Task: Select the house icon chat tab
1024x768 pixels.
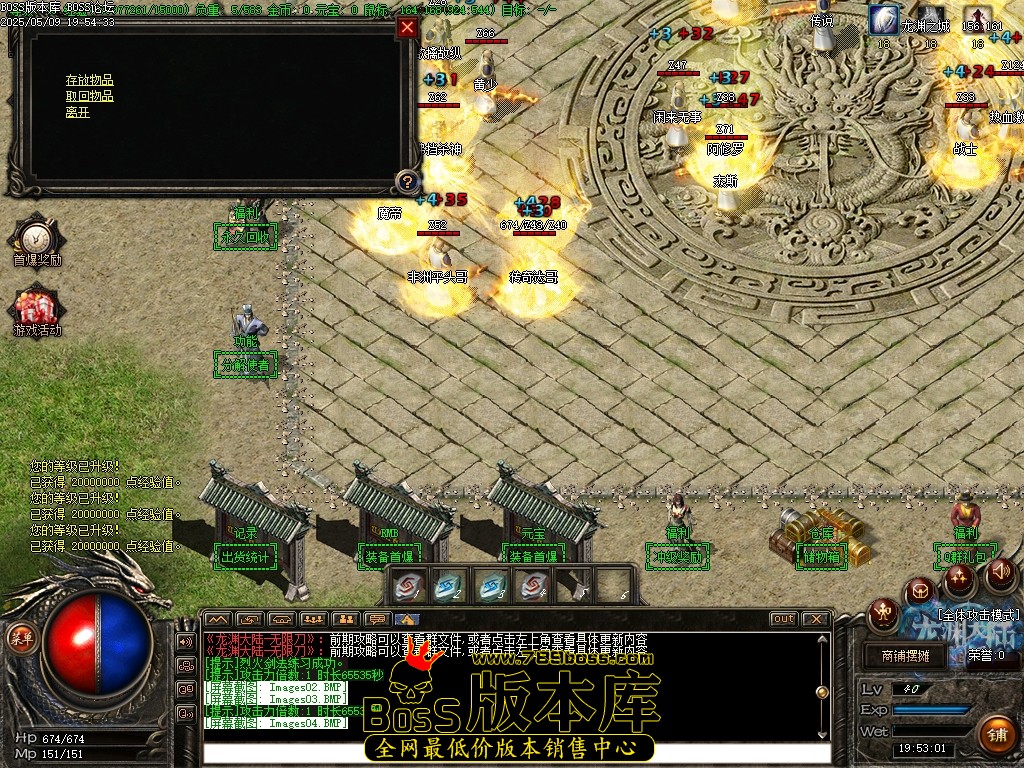Action: (x=408, y=619)
